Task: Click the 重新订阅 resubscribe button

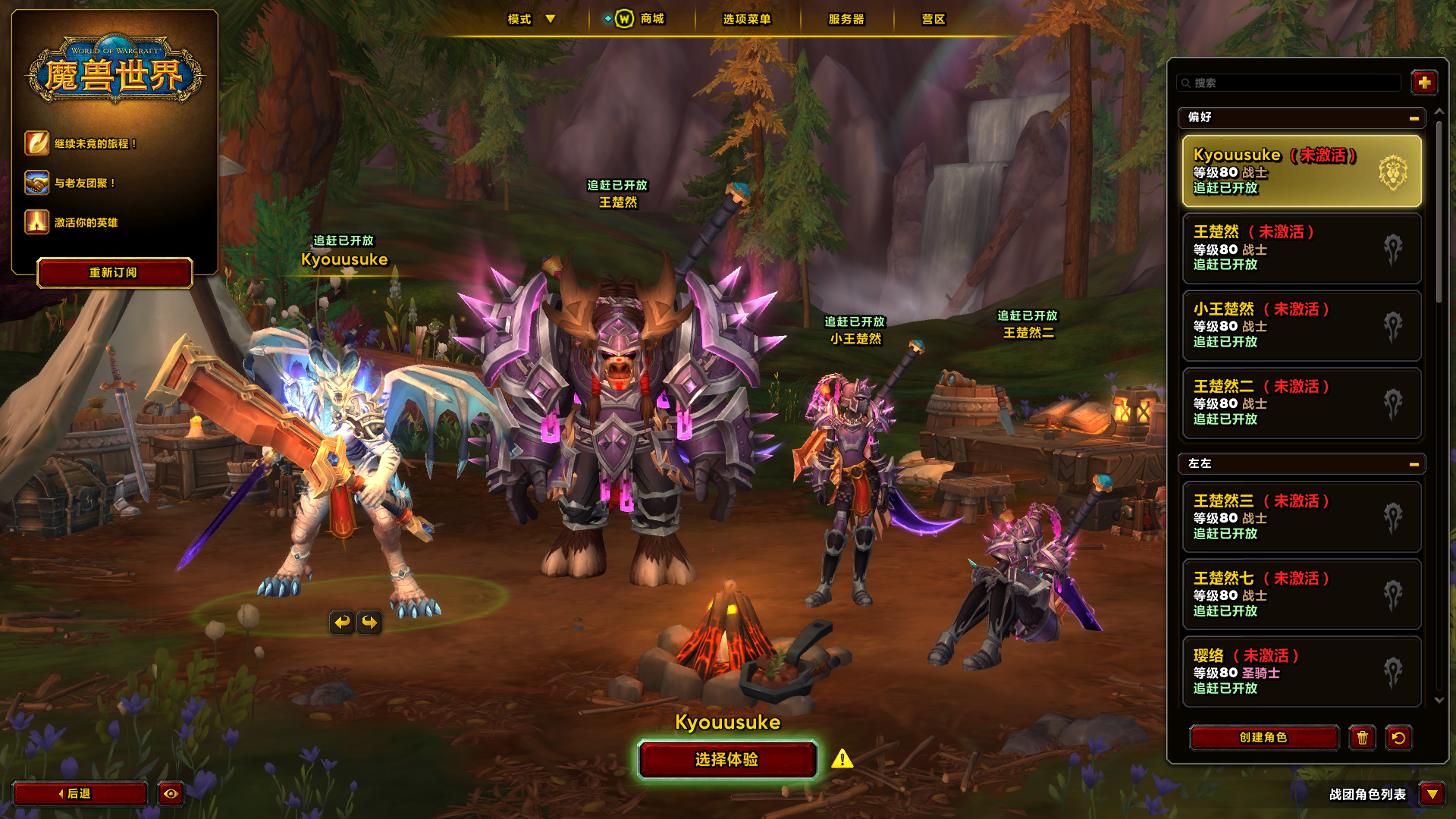Action: click(114, 273)
